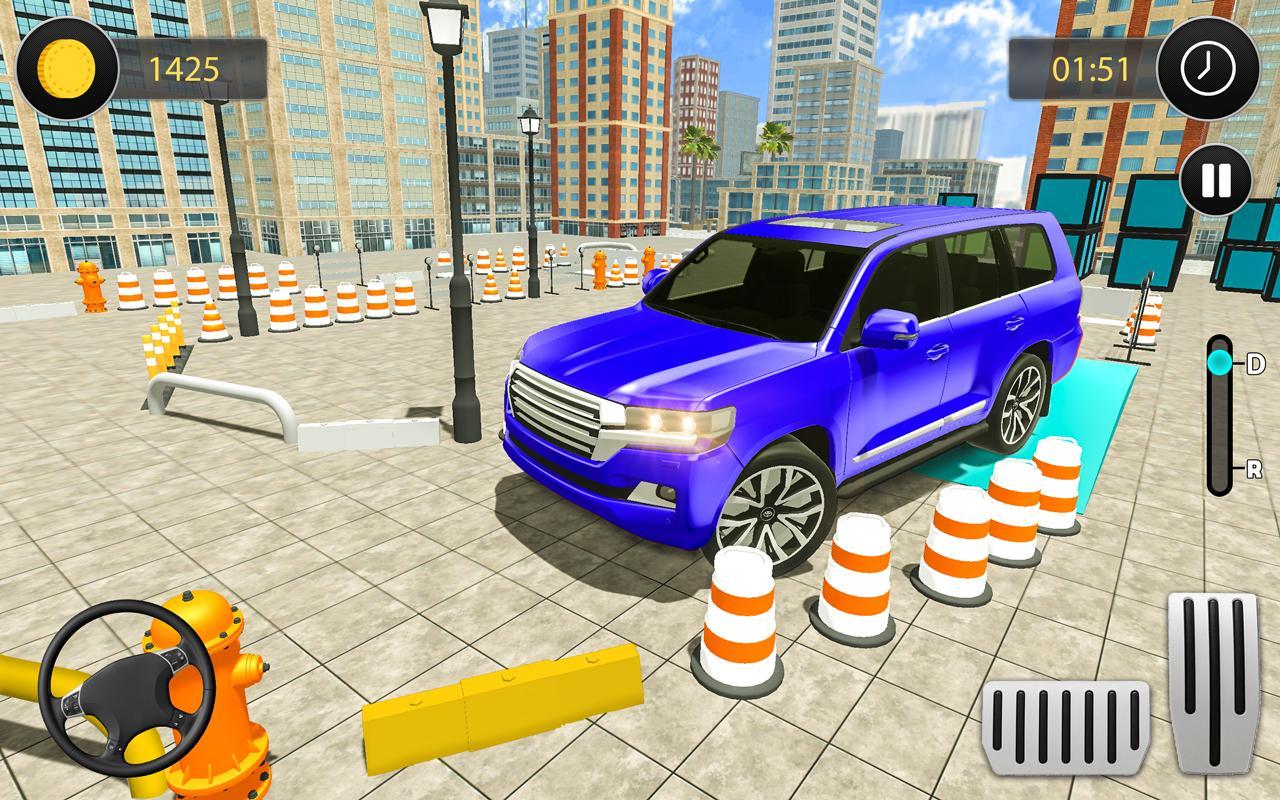The width and height of the screenshot is (1280, 800).
Task: Tap the pause button
Action: click(x=1212, y=176)
